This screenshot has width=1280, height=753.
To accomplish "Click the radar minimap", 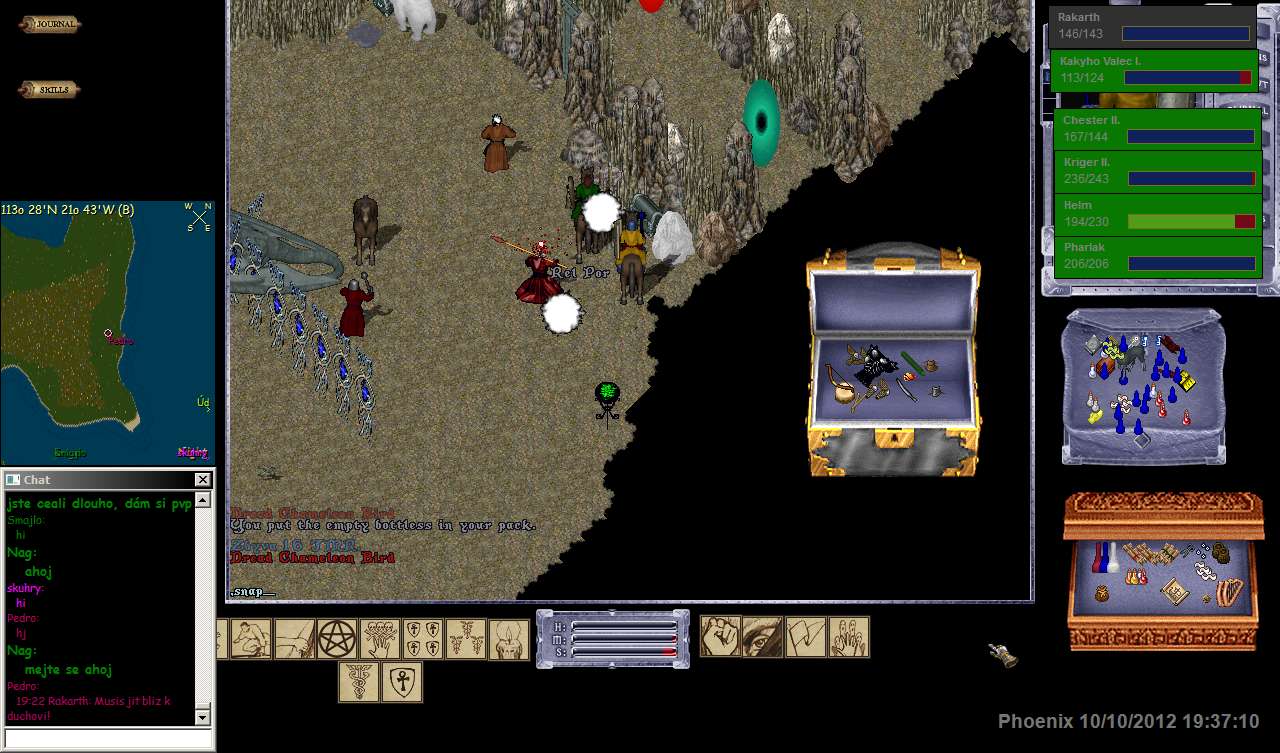I will coord(107,332).
